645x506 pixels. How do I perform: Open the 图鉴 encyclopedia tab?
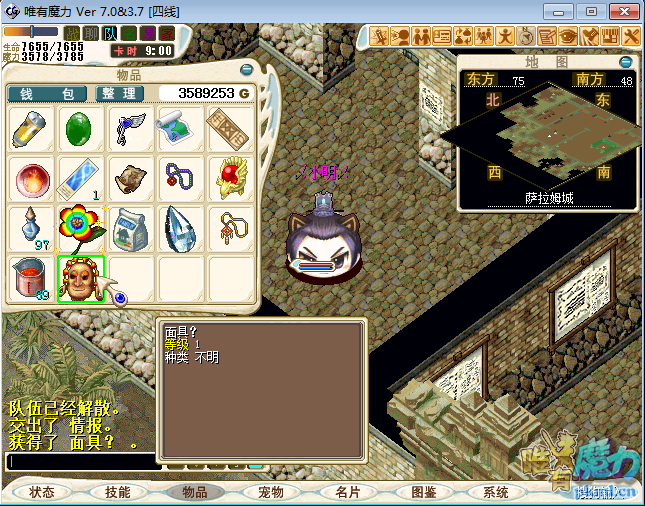pos(423,492)
